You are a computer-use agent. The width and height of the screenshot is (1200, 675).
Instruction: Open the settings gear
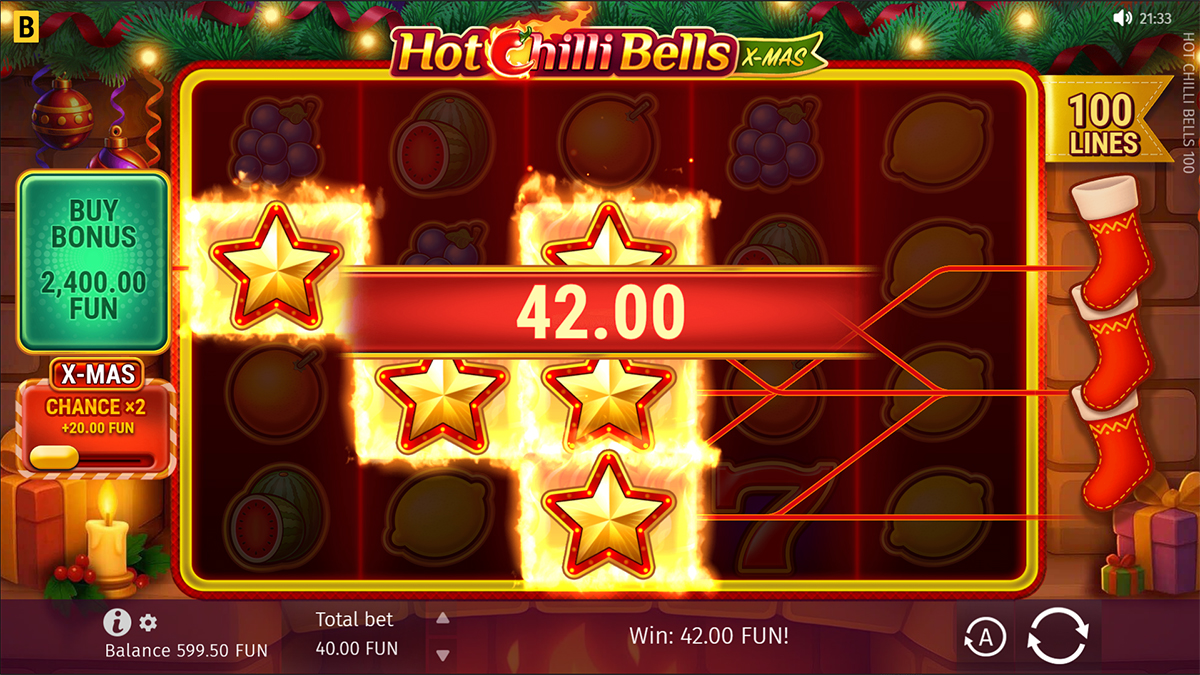tap(148, 623)
